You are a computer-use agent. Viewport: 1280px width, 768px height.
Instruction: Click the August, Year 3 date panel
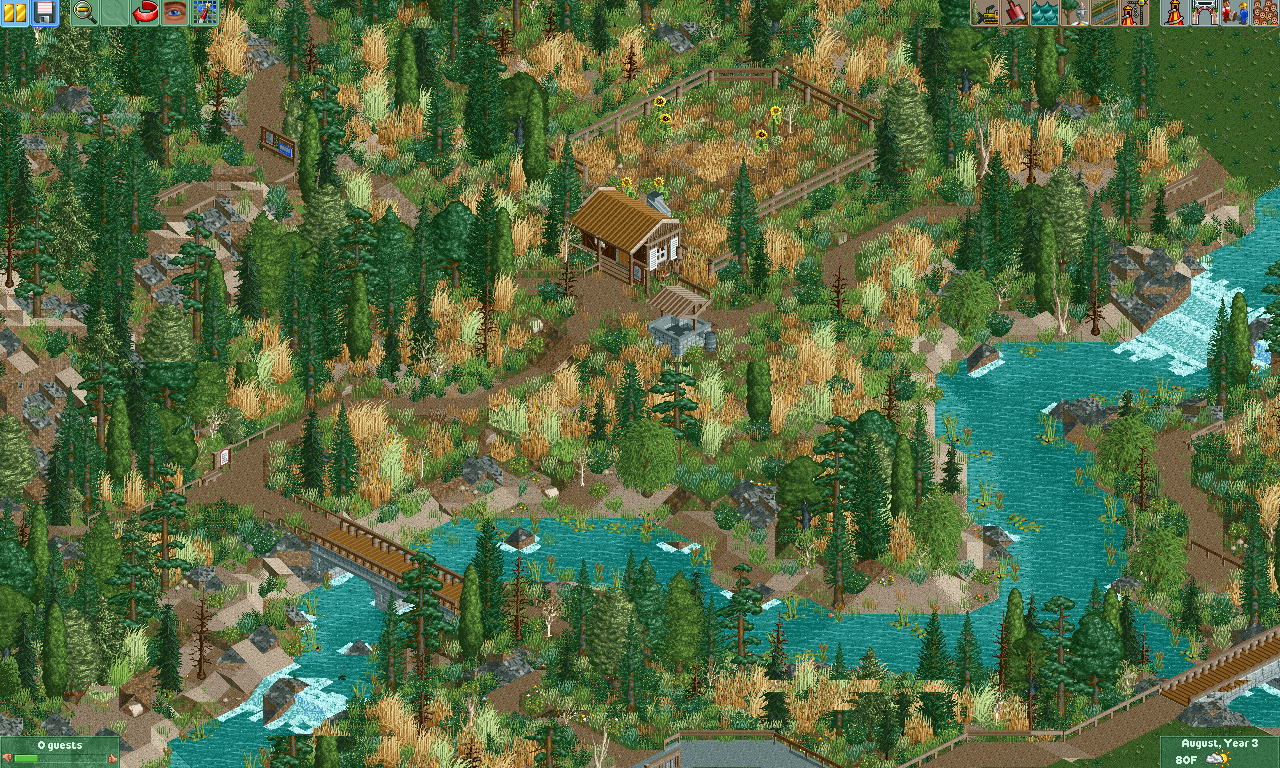[1219, 752]
